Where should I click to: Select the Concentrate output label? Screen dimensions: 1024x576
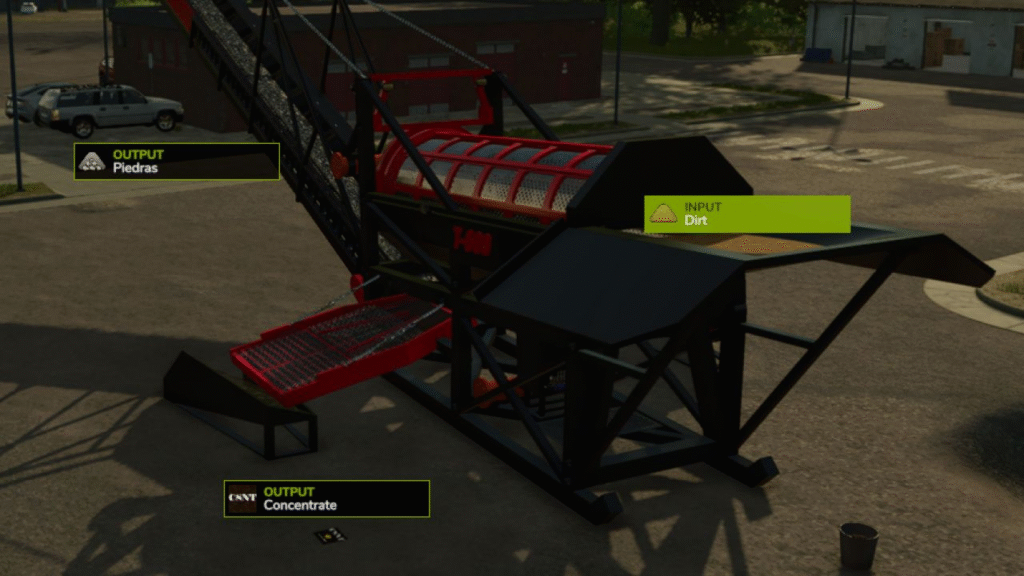point(326,498)
